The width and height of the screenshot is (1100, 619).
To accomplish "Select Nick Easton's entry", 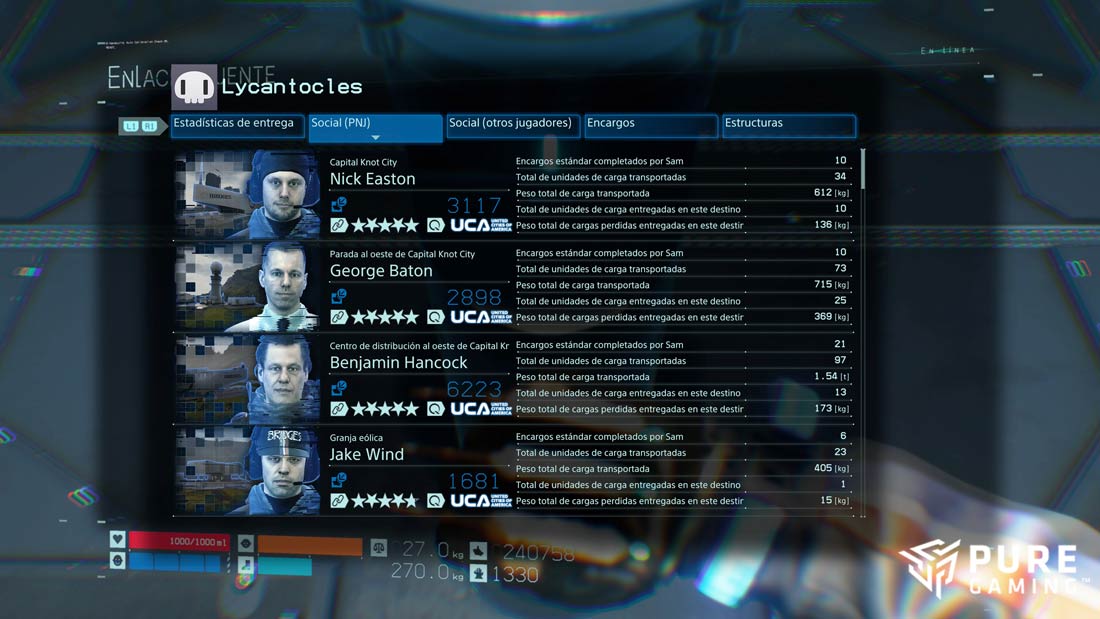I will (x=372, y=179).
